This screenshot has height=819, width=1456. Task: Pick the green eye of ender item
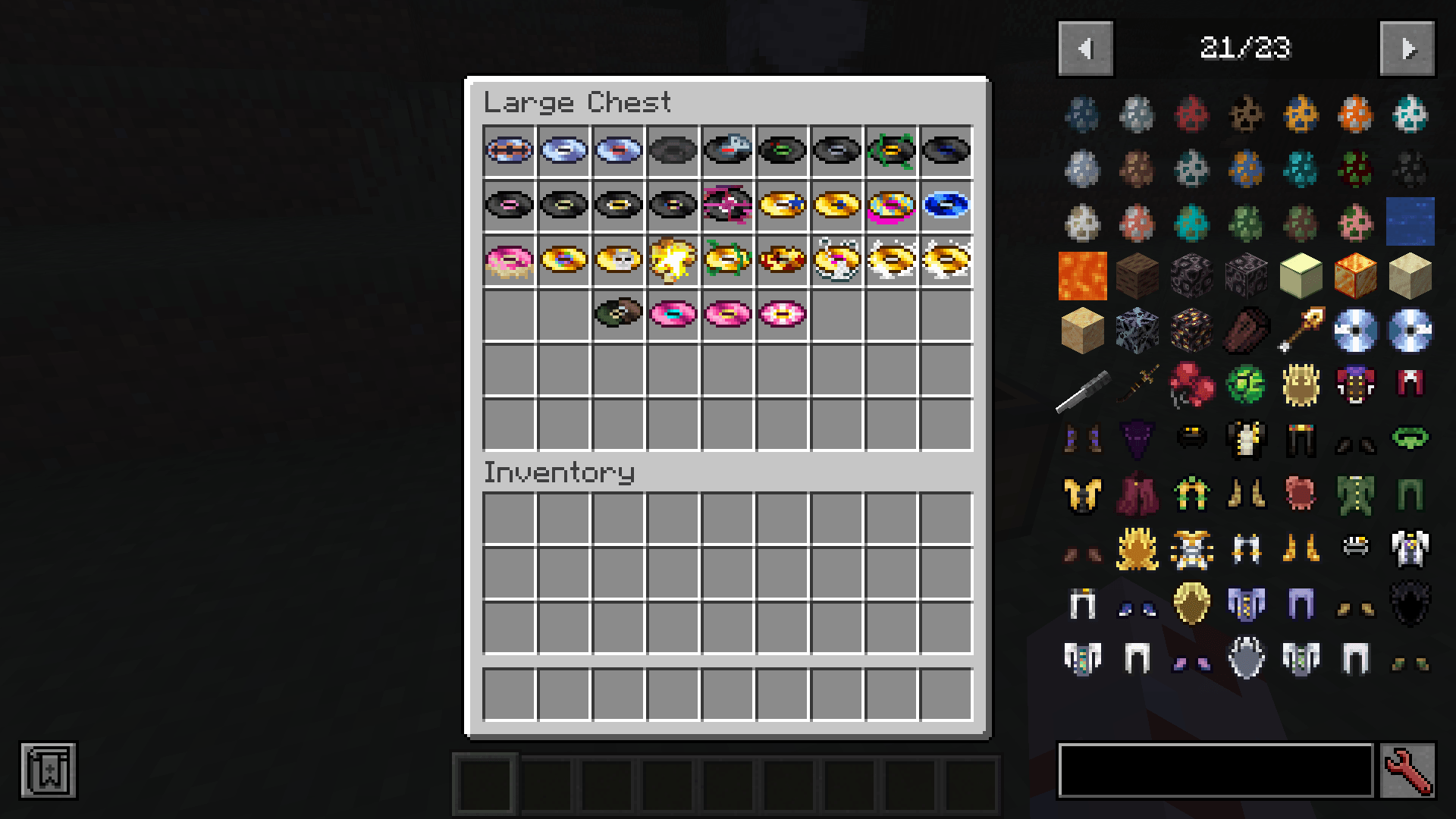(x=1247, y=384)
